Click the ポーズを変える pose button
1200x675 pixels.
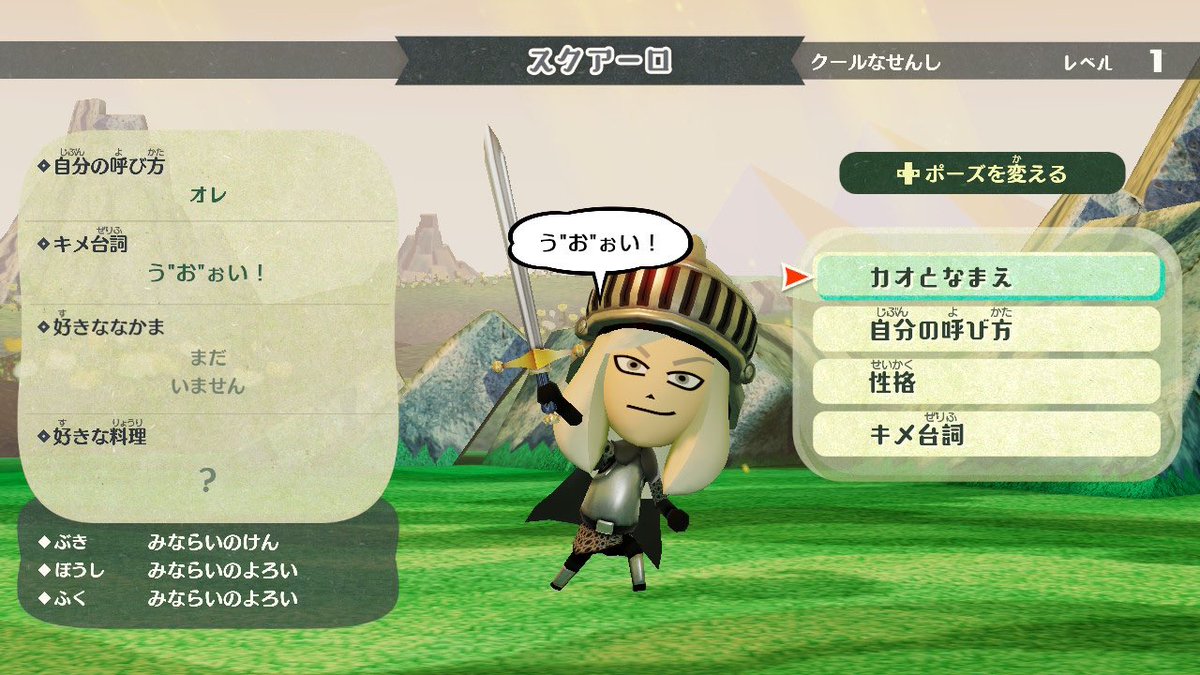[982, 173]
